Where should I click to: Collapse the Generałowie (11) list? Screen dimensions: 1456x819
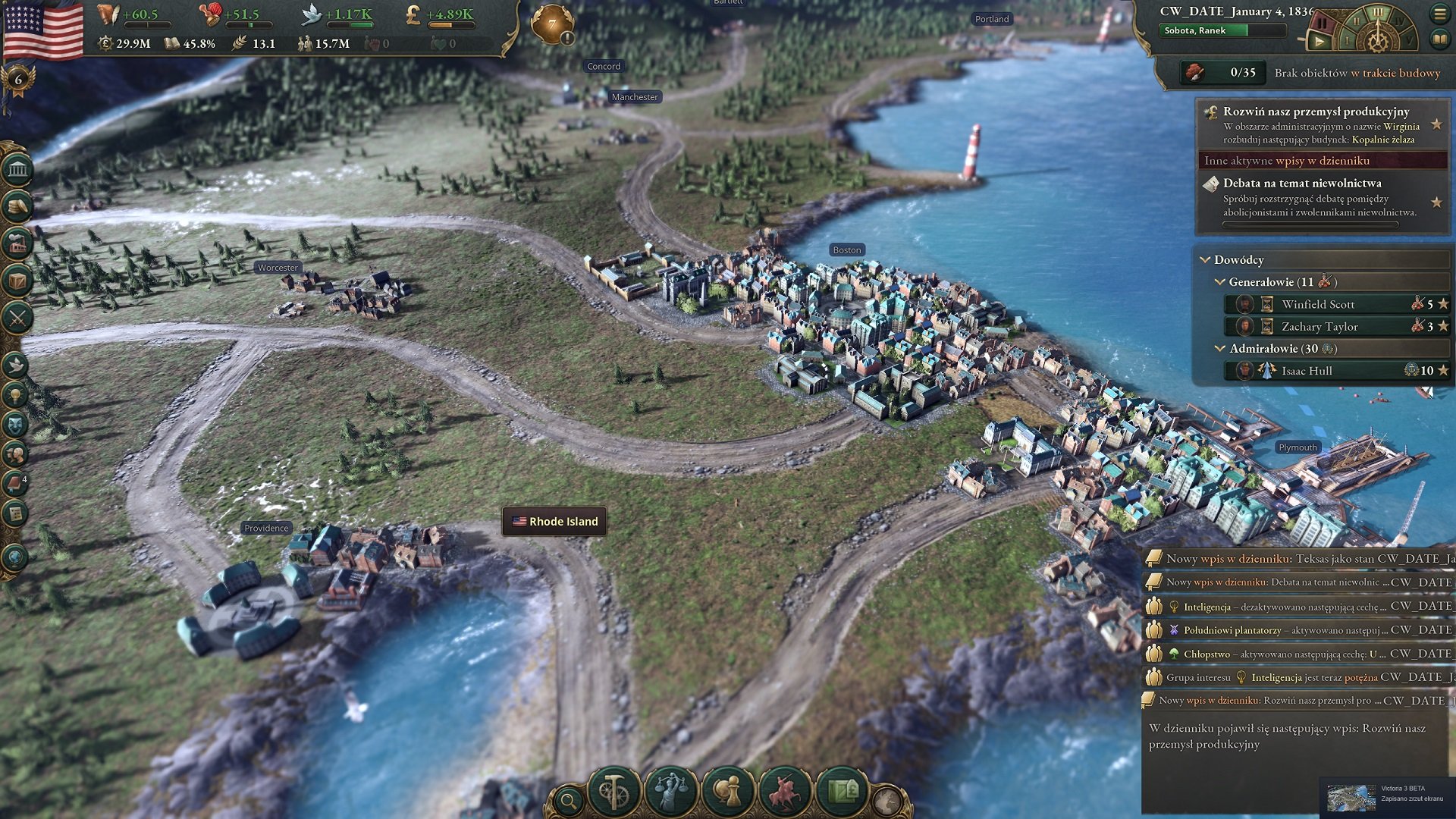coord(1222,281)
